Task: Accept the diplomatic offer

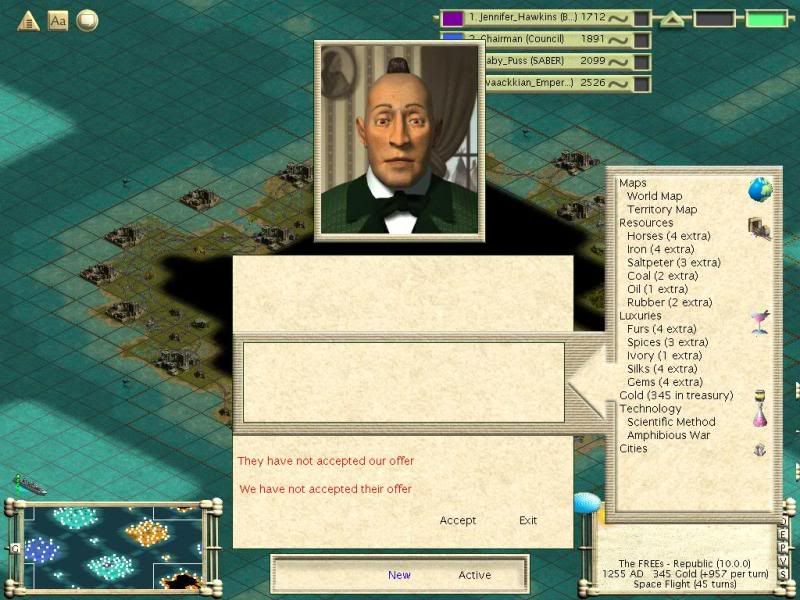Action: [x=458, y=520]
